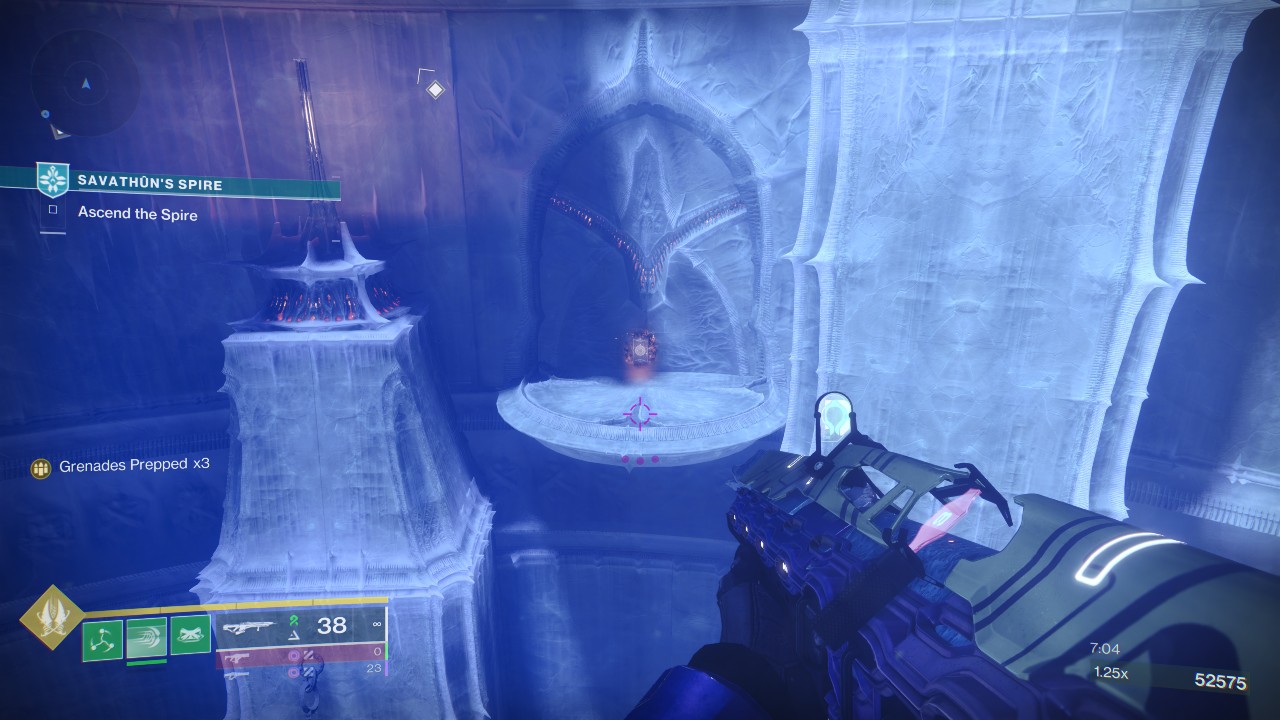The image size is (1280, 720).
Task: Click the Glimmer counter showing 52575
Action: click(x=1221, y=680)
